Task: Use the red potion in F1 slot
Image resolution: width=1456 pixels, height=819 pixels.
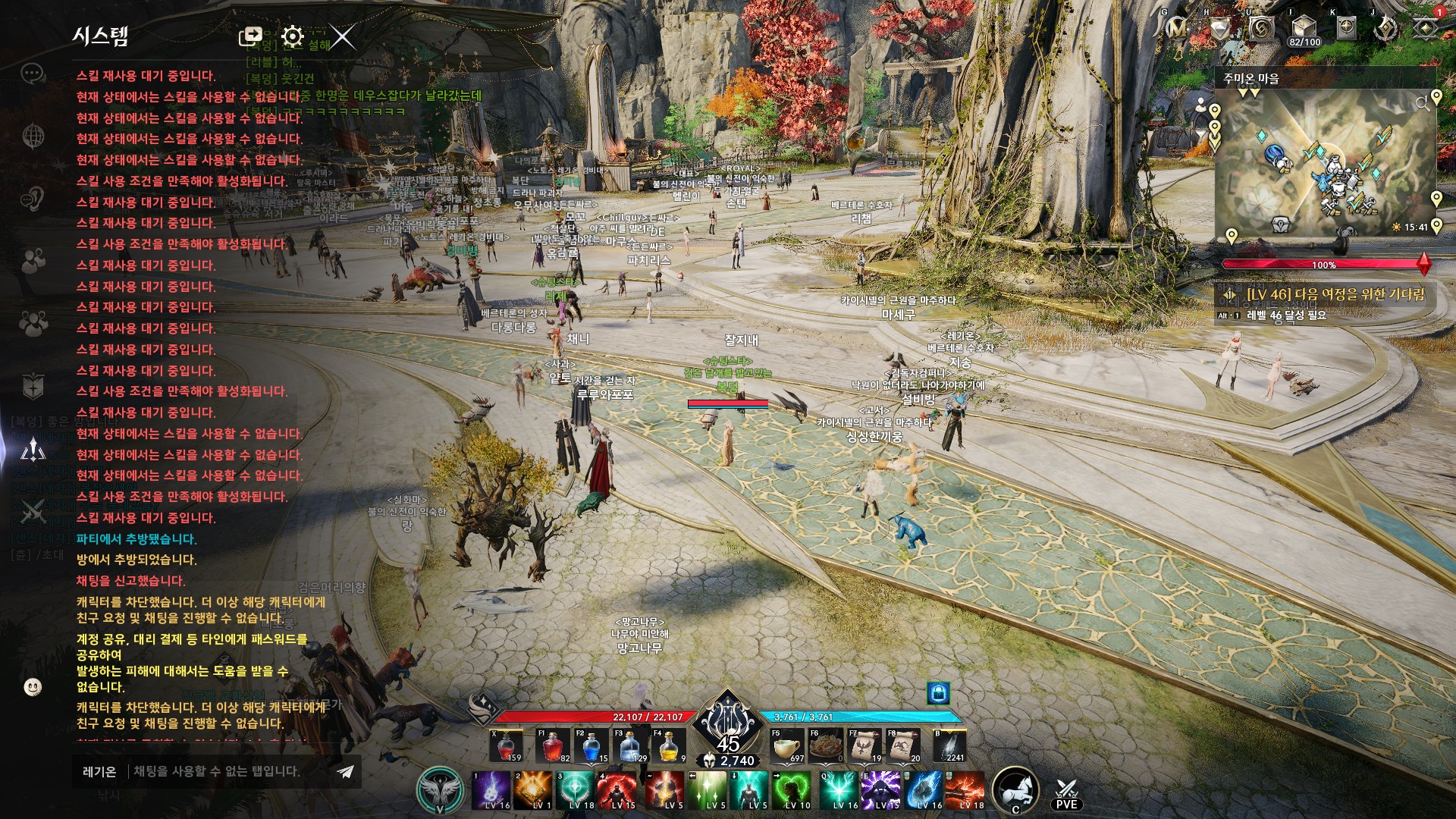Action: click(552, 747)
